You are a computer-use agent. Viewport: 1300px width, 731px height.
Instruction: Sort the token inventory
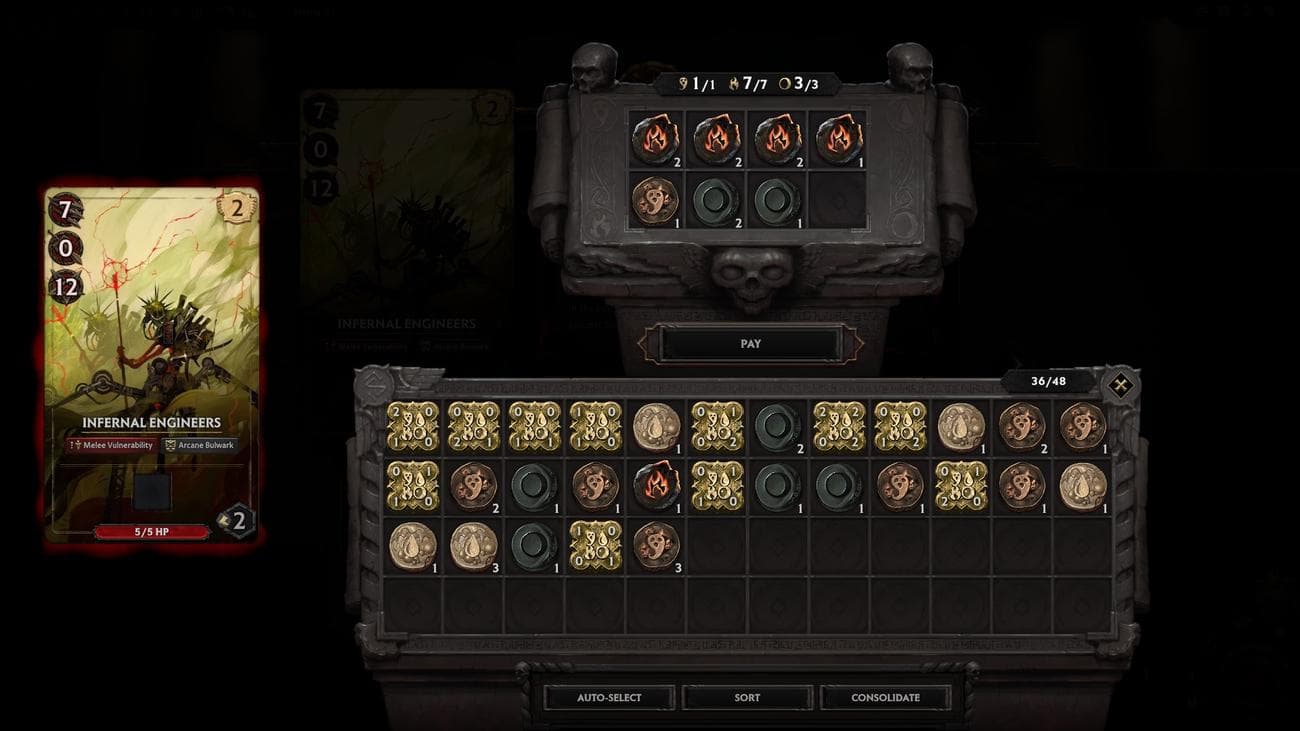pyautogui.click(x=747, y=697)
